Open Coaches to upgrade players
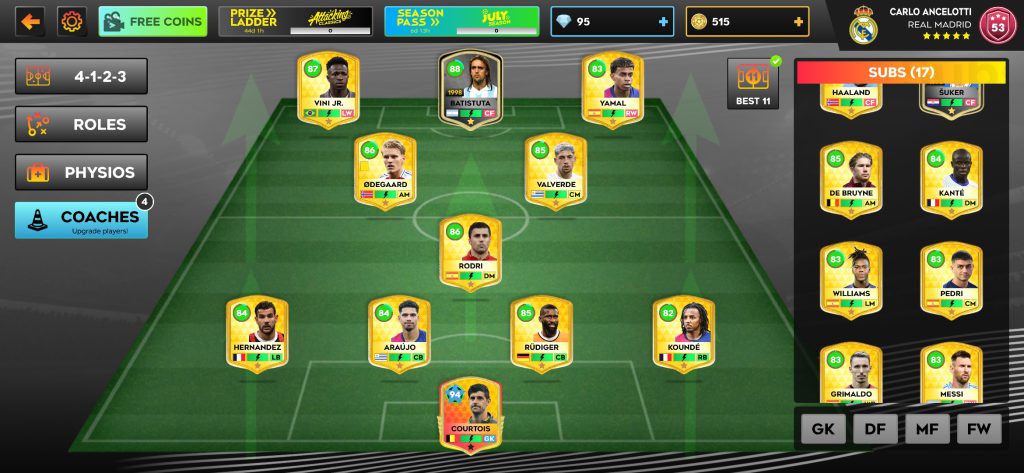The width and height of the screenshot is (1024, 473). point(81,220)
